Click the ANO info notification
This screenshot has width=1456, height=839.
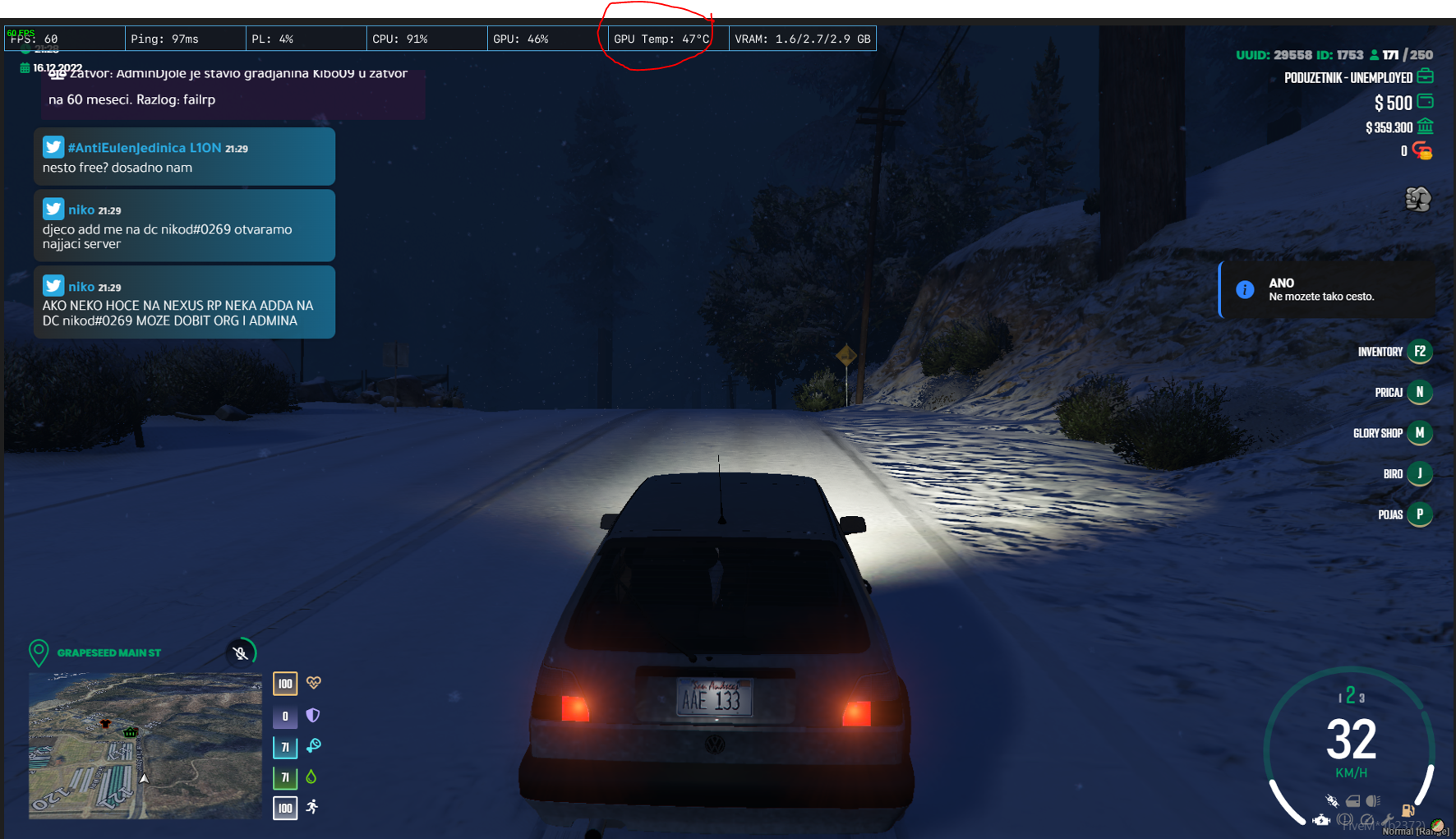pos(1327,290)
